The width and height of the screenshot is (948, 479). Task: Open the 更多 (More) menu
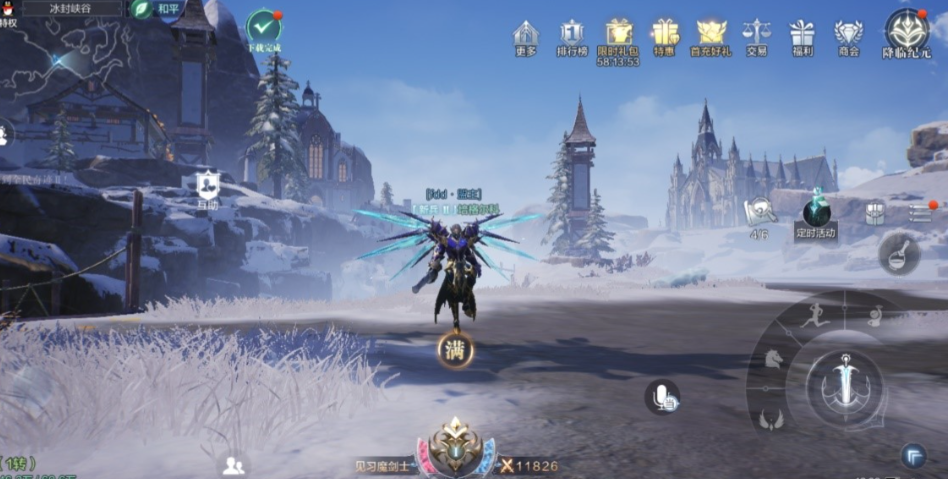(525, 36)
